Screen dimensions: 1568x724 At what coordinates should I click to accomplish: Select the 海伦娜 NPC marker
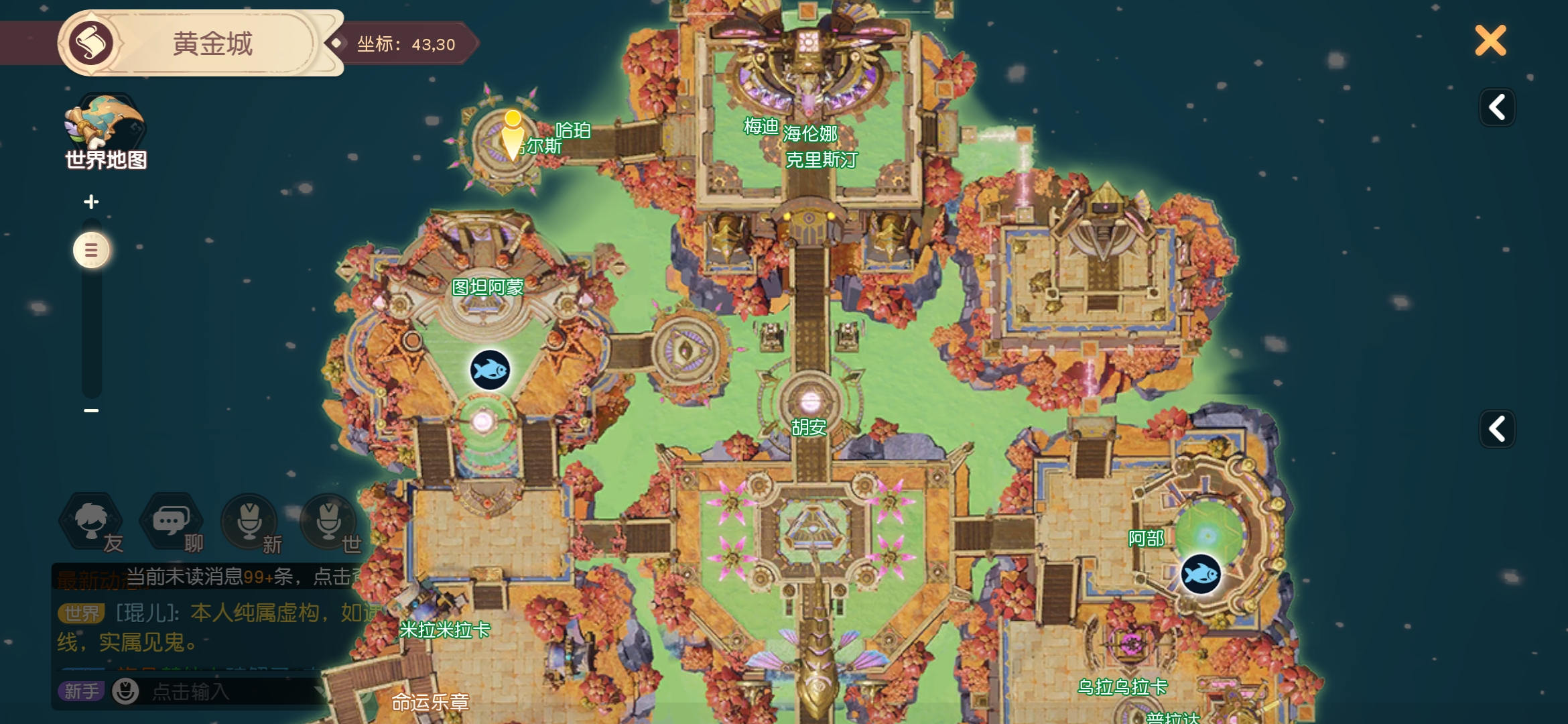810,134
